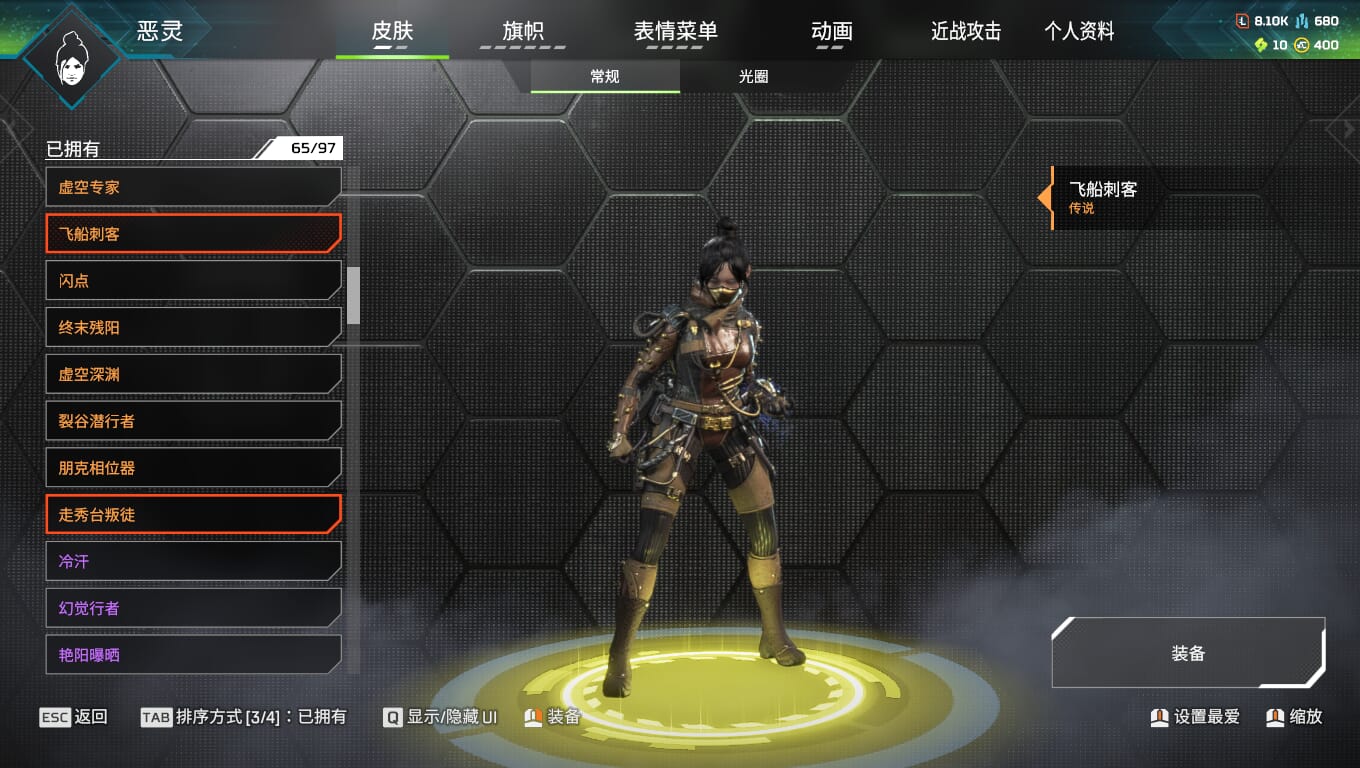The height and width of the screenshot is (768, 1360).
Task: Select the 走秀台叛徒 skin
Action: [x=193, y=514]
